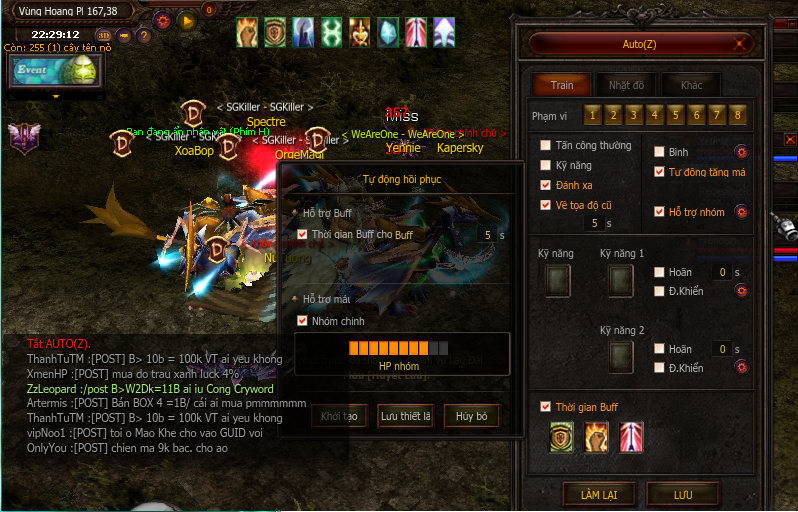This screenshot has width=798, height=512.
Task: Disable Tự động tăng máu
Action: click(x=659, y=172)
